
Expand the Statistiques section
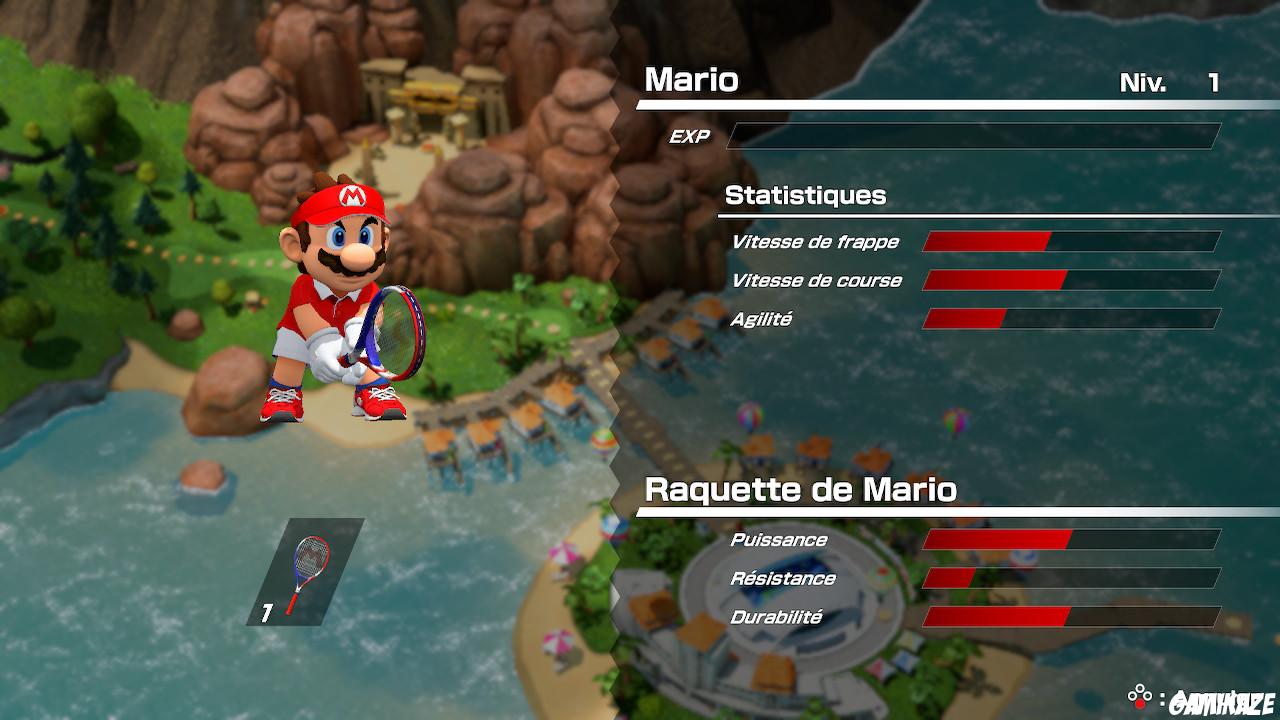coord(807,196)
